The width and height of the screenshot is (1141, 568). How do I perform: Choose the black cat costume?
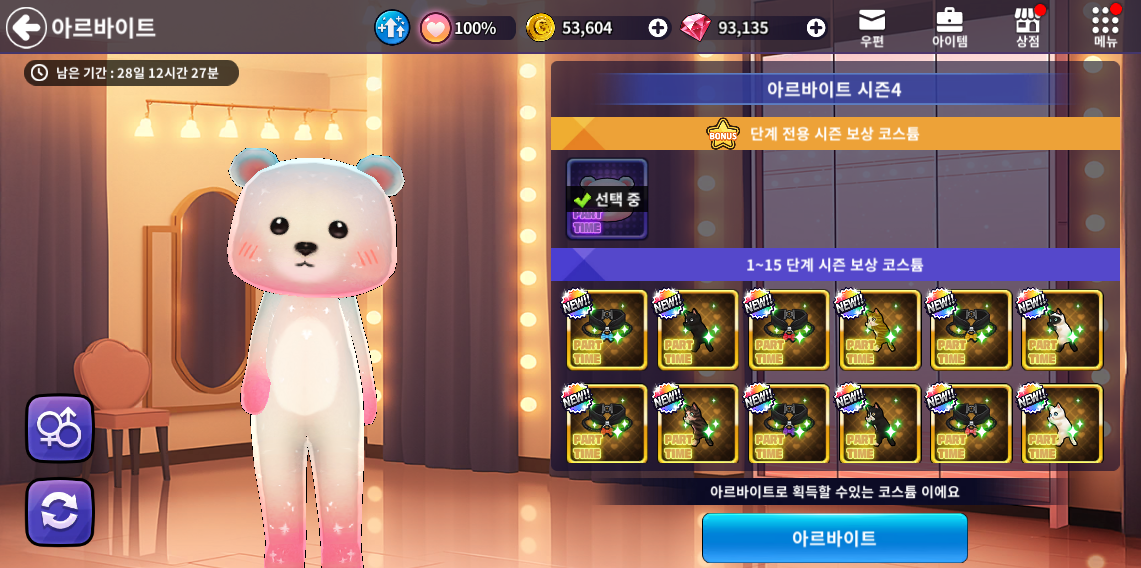pyautogui.click(x=698, y=330)
